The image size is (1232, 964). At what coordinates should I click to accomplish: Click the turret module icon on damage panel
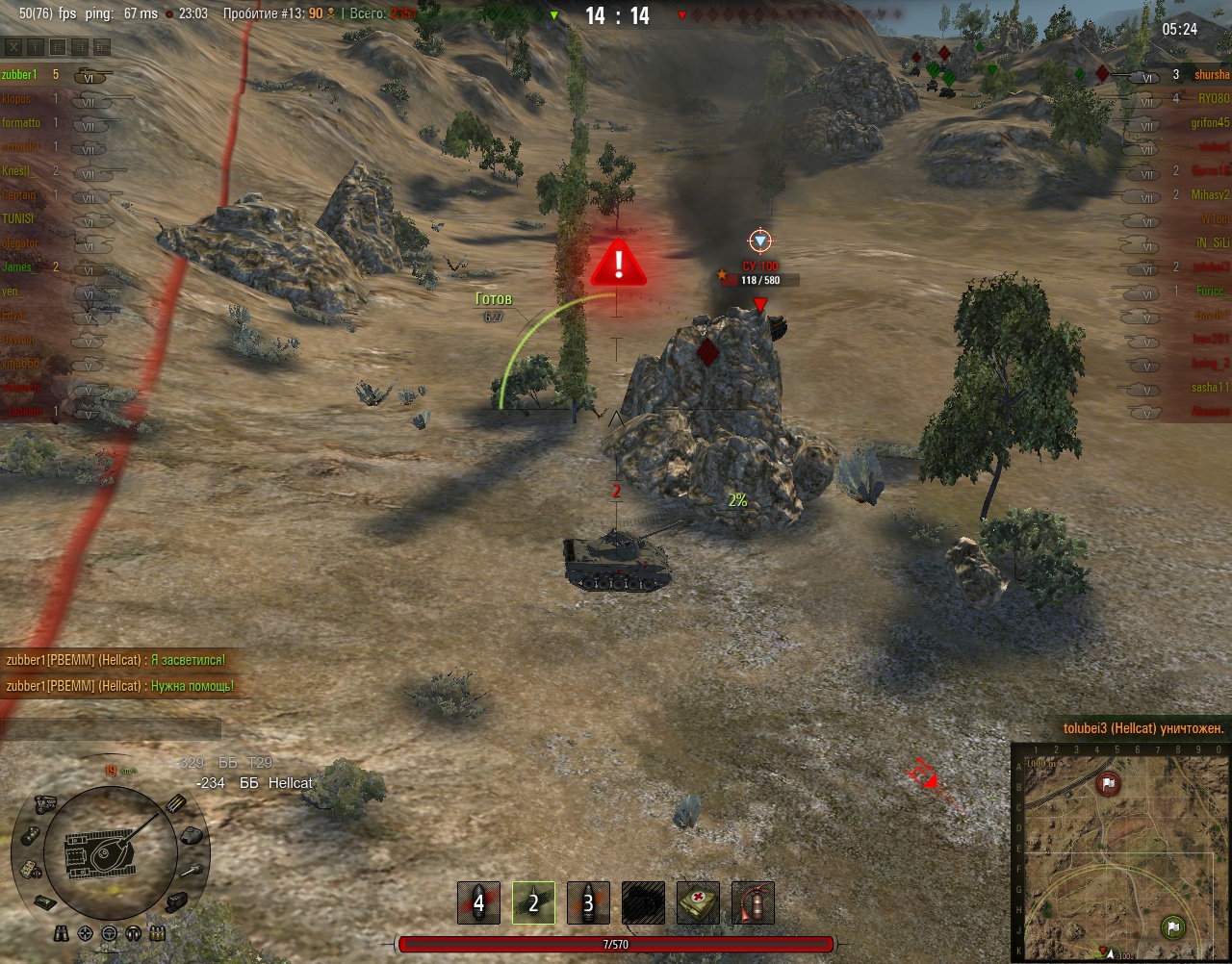(191, 835)
